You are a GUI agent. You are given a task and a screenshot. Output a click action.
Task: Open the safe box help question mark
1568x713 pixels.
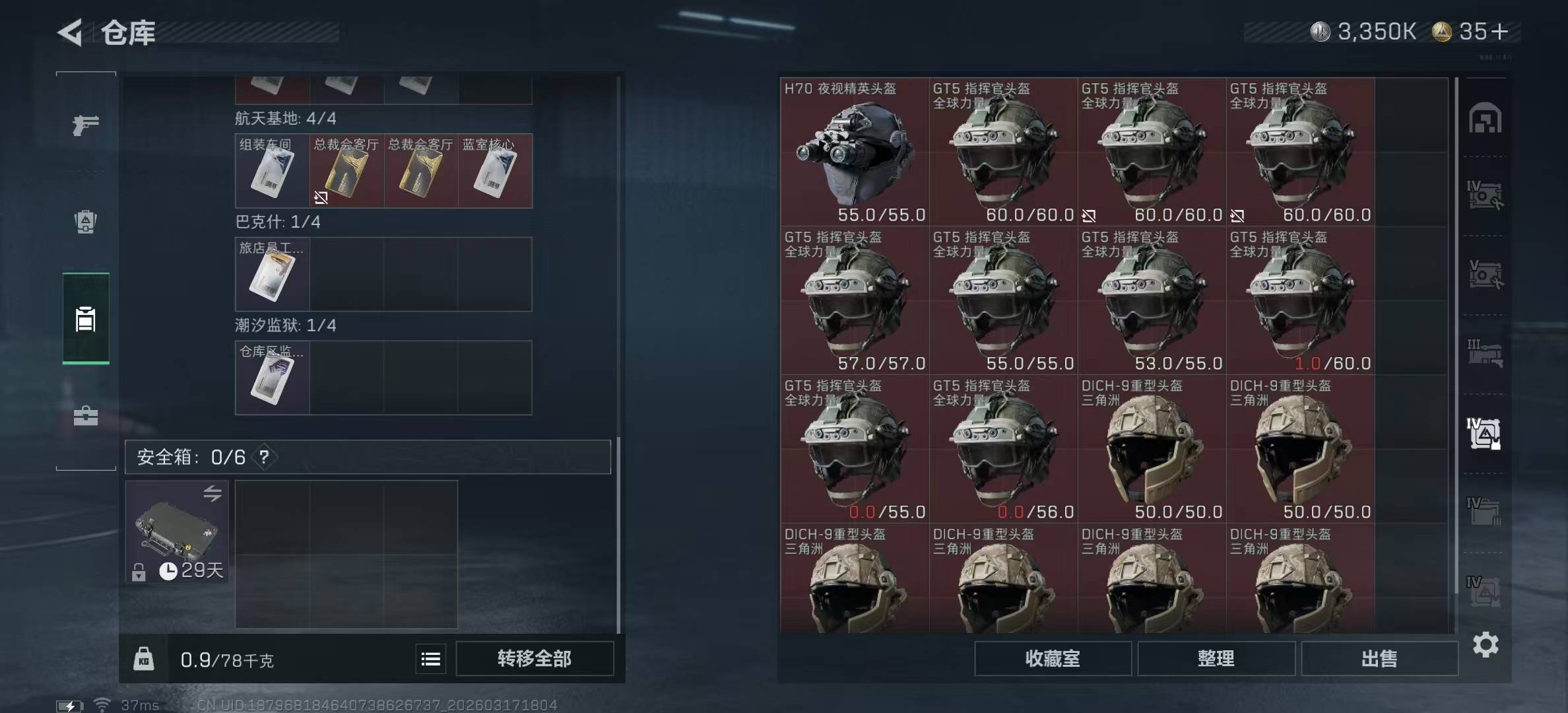(264, 457)
